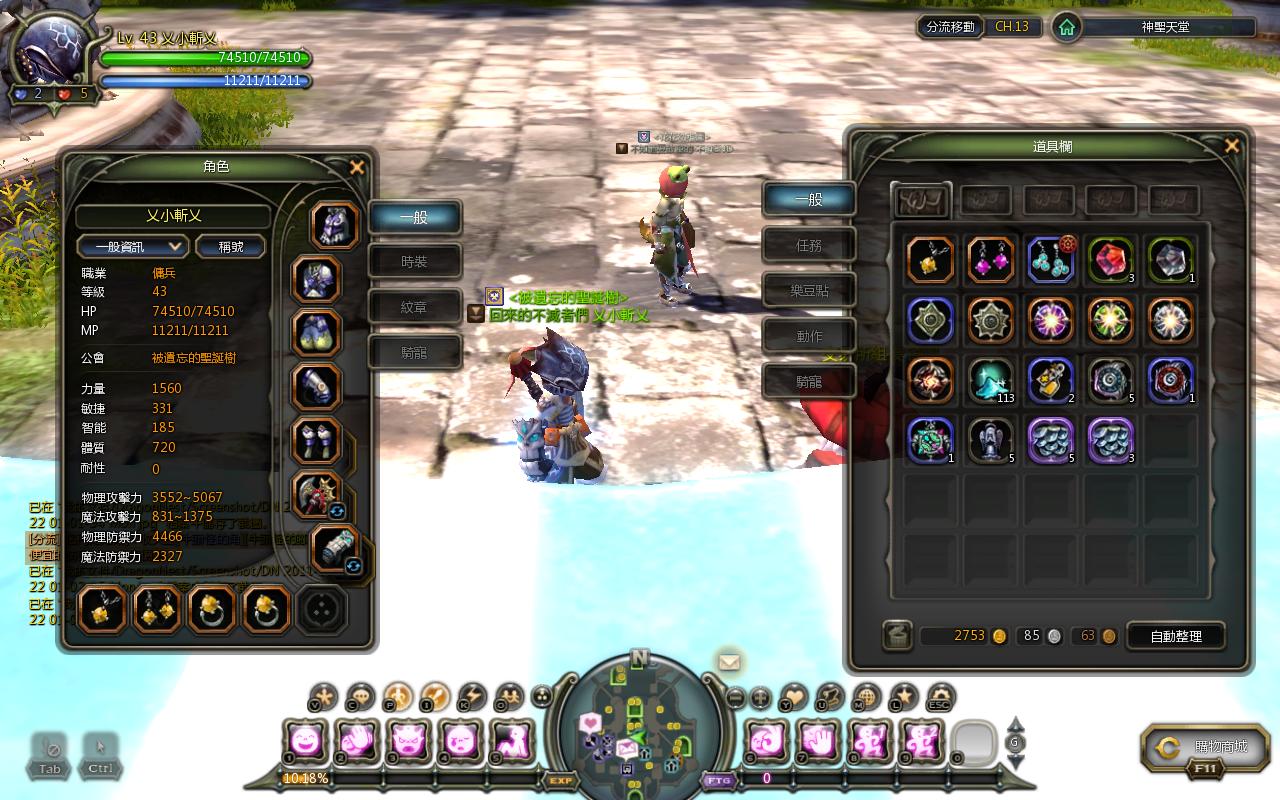Click the 稱號 title button
This screenshot has width=1280, height=800.
[x=231, y=246]
